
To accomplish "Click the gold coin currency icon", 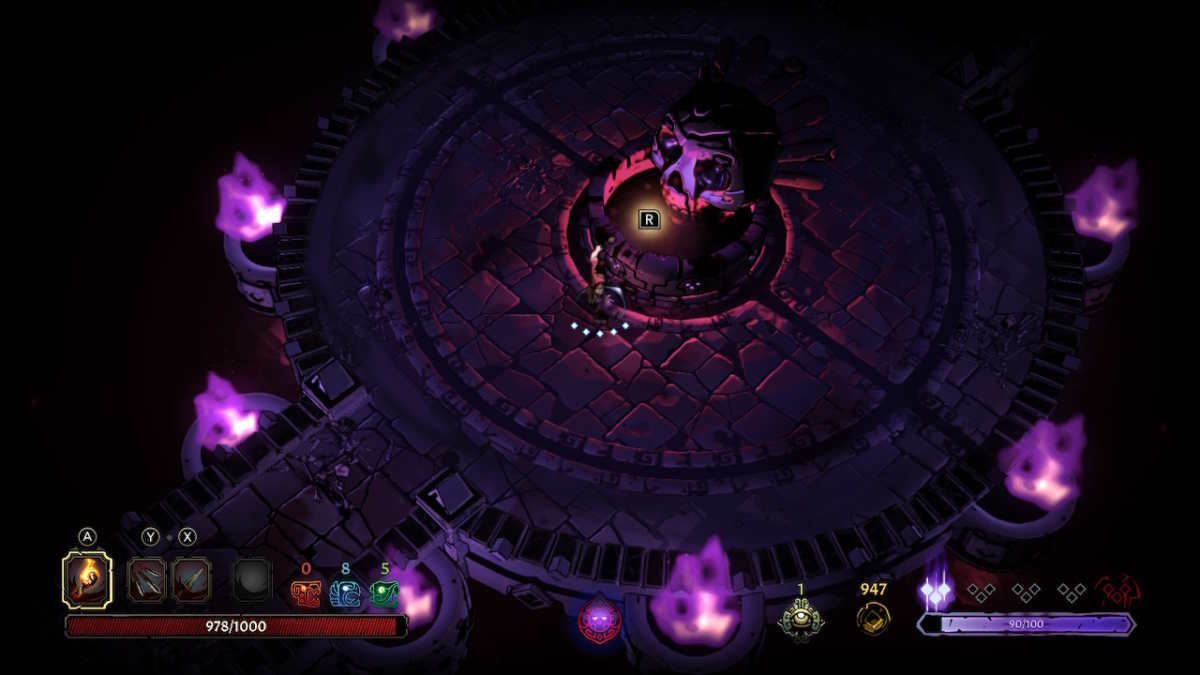I will tap(874, 618).
